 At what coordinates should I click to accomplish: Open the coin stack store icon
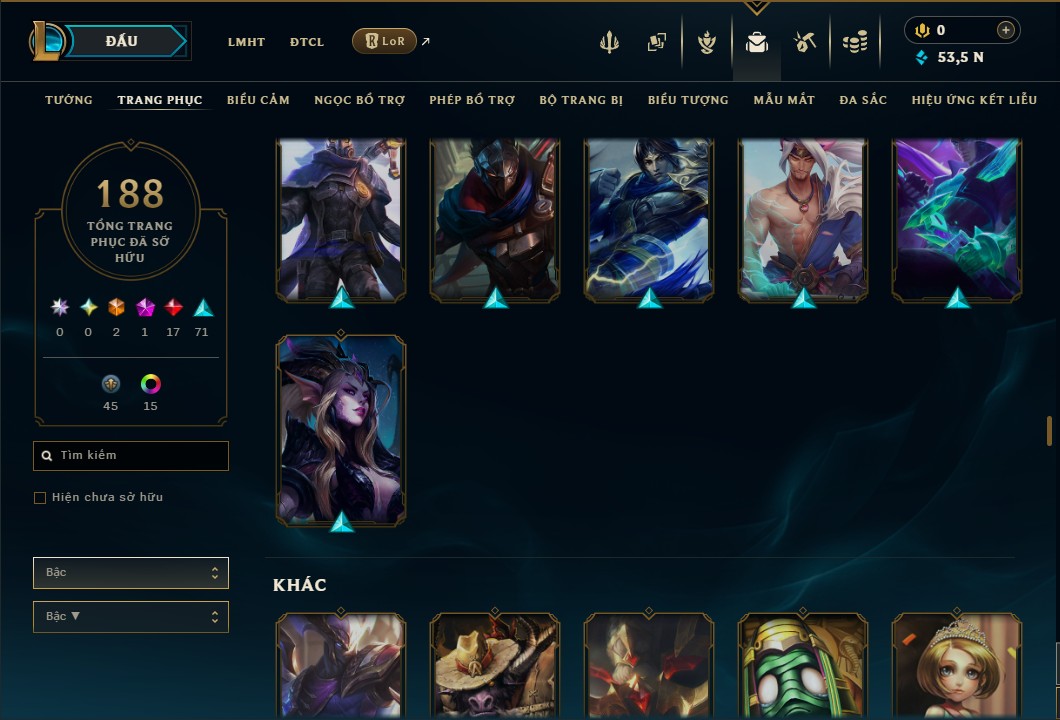(x=854, y=42)
